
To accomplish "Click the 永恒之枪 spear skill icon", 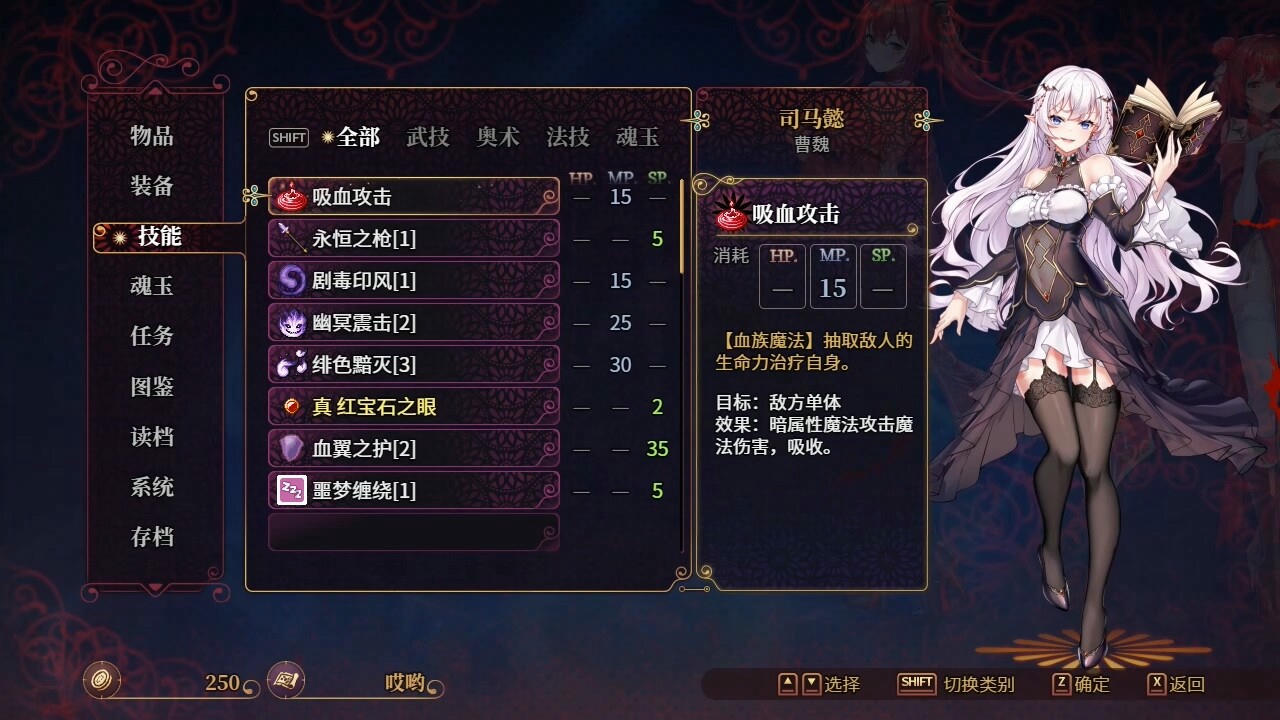I will click(290, 238).
